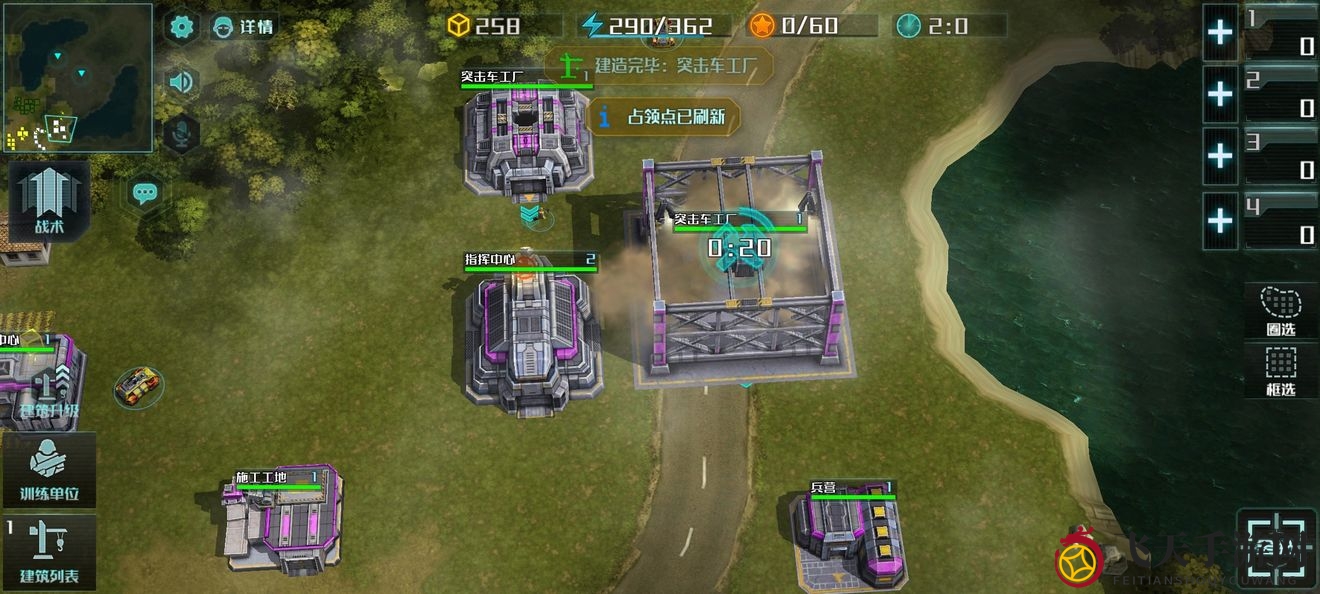The height and width of the screenshot is (594, 1320).
Task: Add units to squad group 2
Action: pos(1220,94)
